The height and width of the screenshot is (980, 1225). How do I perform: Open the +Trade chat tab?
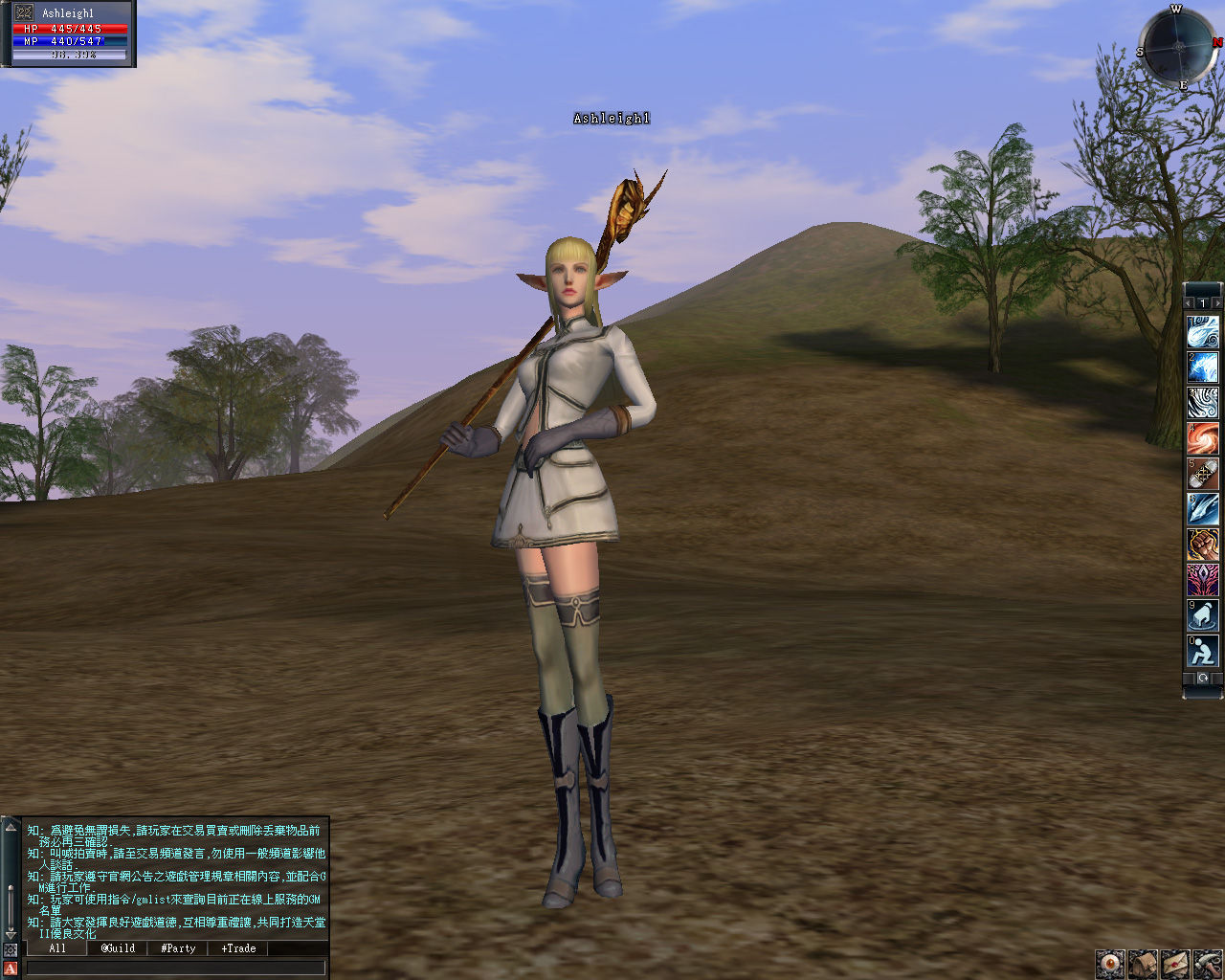(238, 948)
